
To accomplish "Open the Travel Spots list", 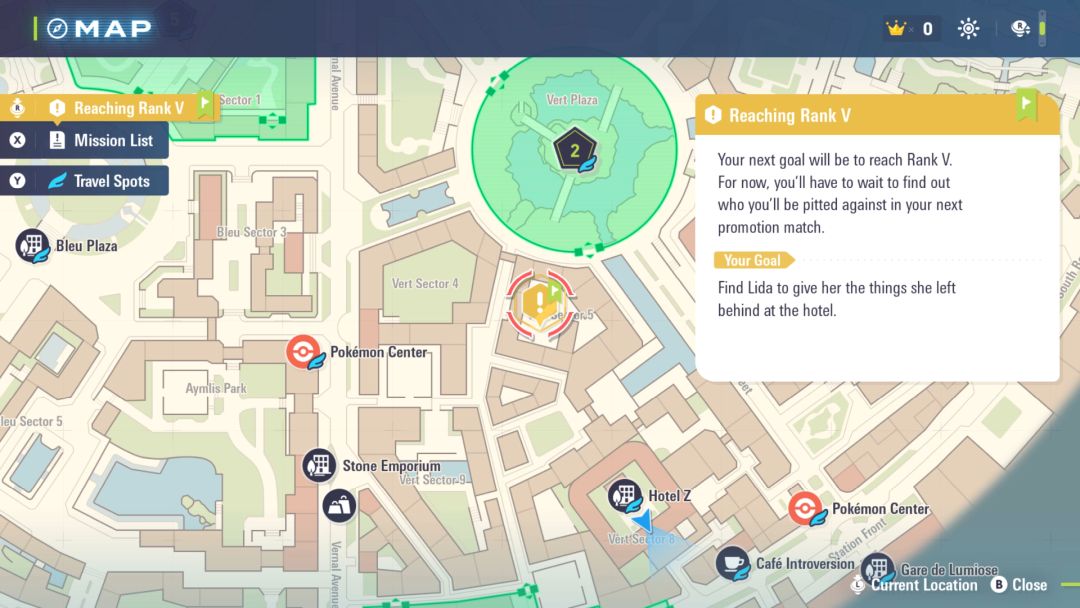I will click(100, 181).
